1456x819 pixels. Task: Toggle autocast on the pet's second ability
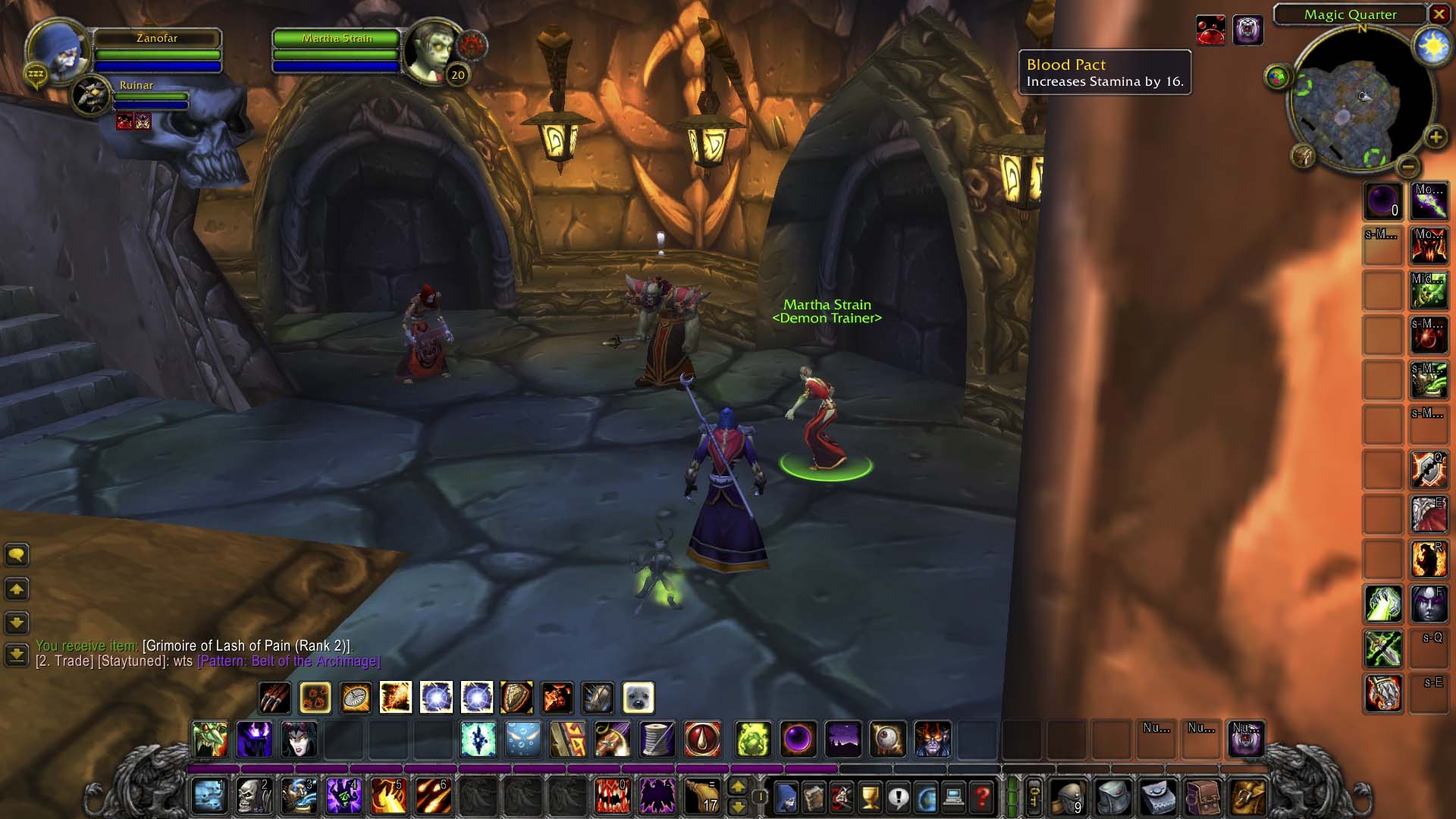(315, 698)
